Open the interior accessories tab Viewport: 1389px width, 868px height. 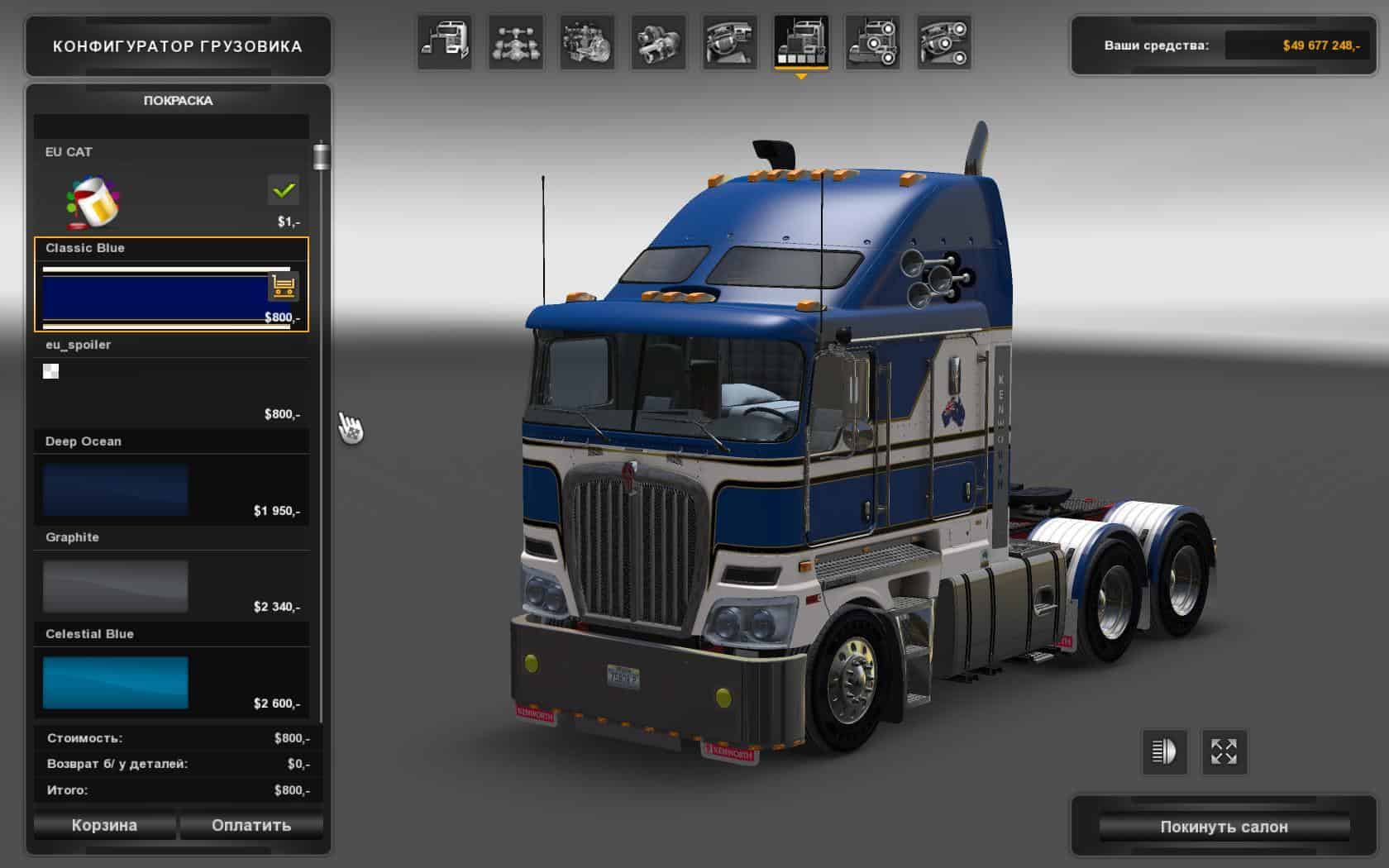[943, 42]
